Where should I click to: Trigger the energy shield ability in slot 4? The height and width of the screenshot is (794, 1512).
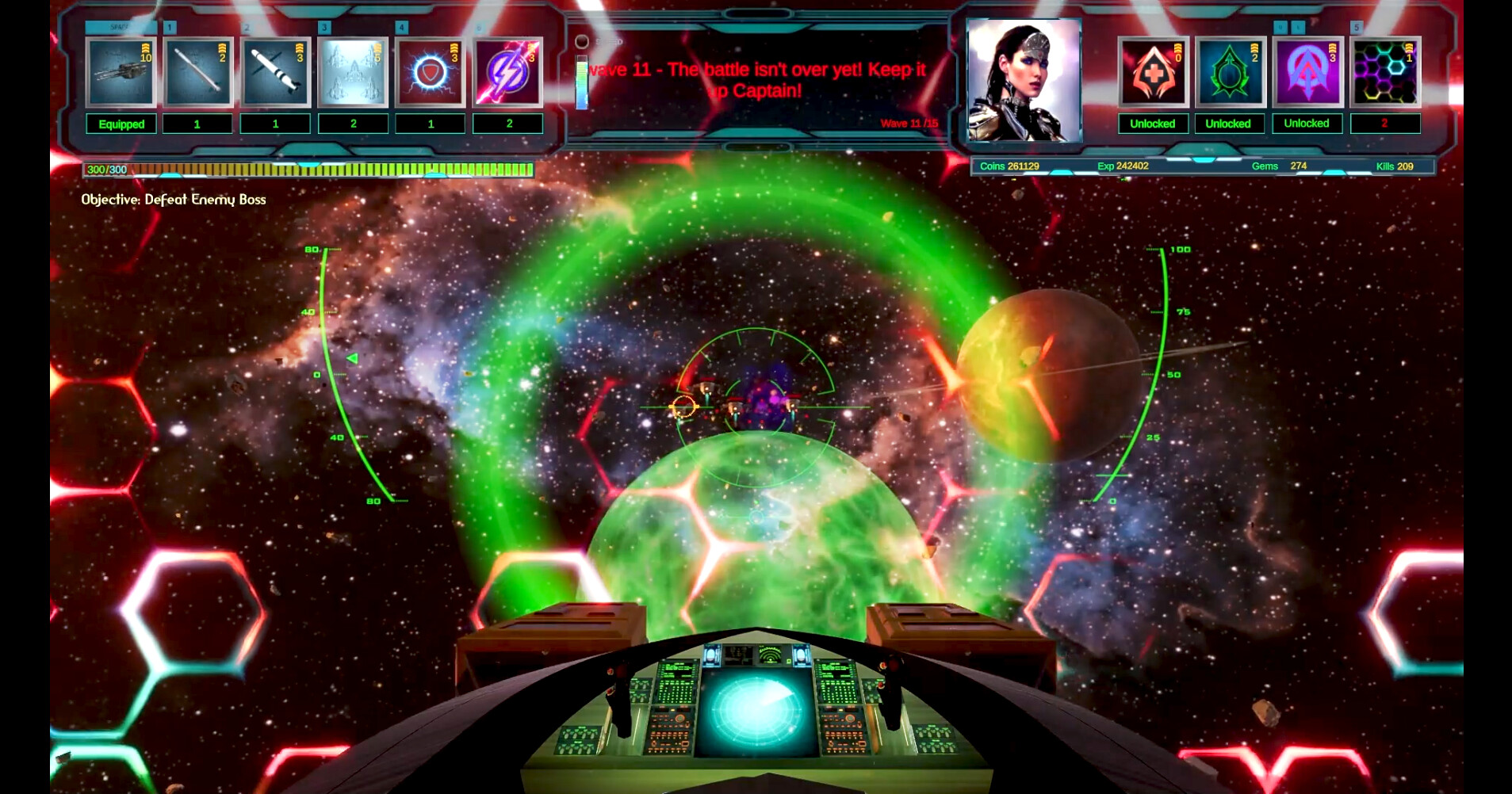coord(431,73)
